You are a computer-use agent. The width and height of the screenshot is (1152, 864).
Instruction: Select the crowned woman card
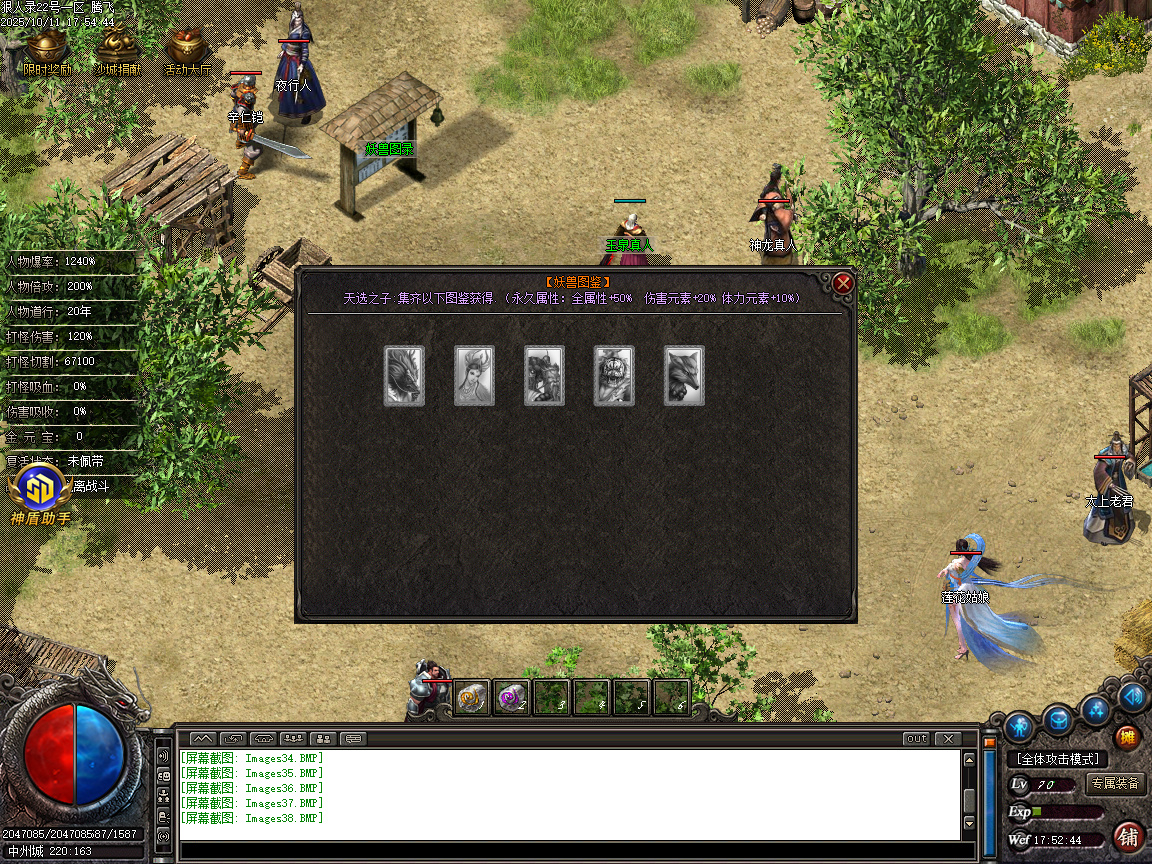474,376
